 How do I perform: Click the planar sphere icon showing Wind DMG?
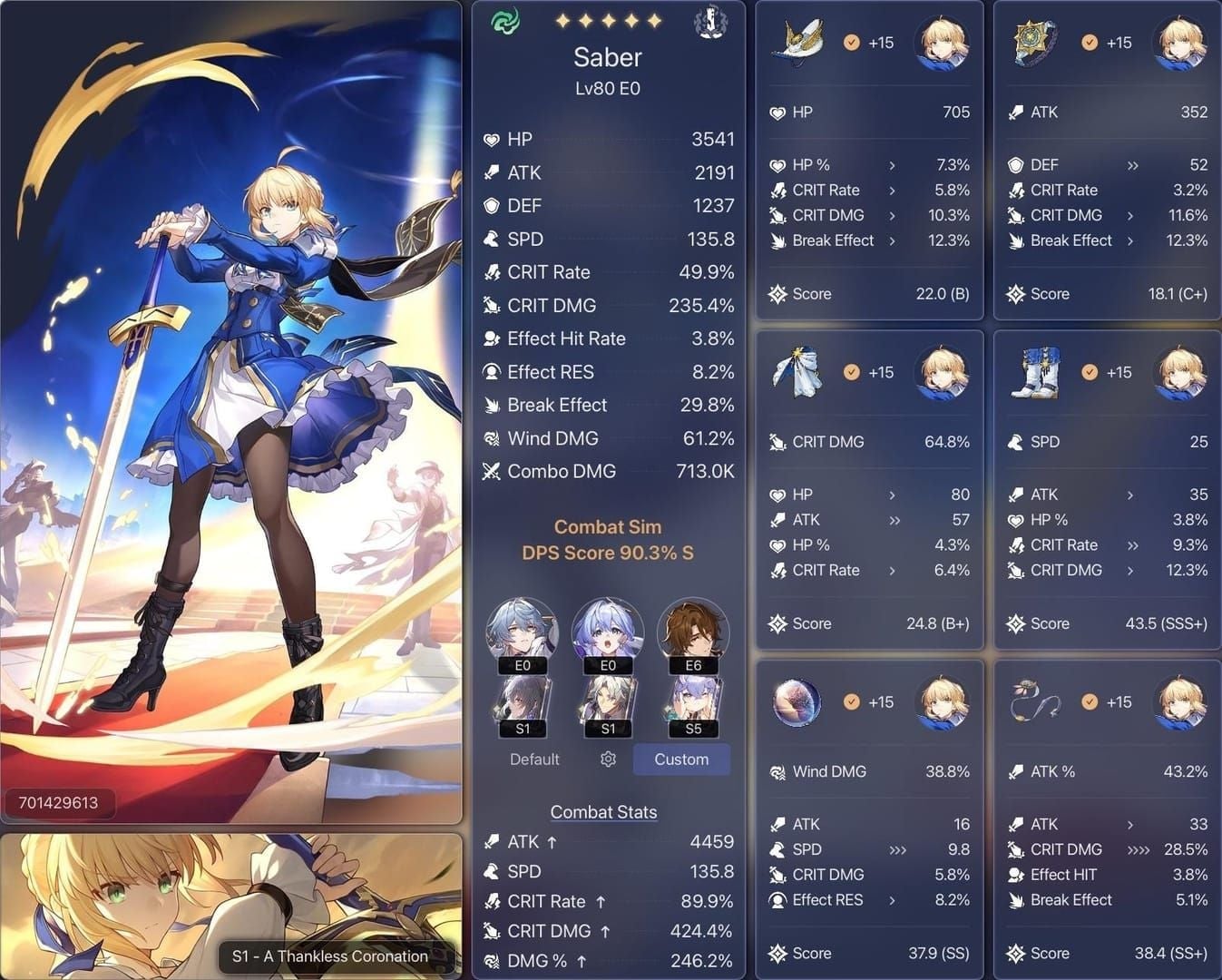[797, 701]
